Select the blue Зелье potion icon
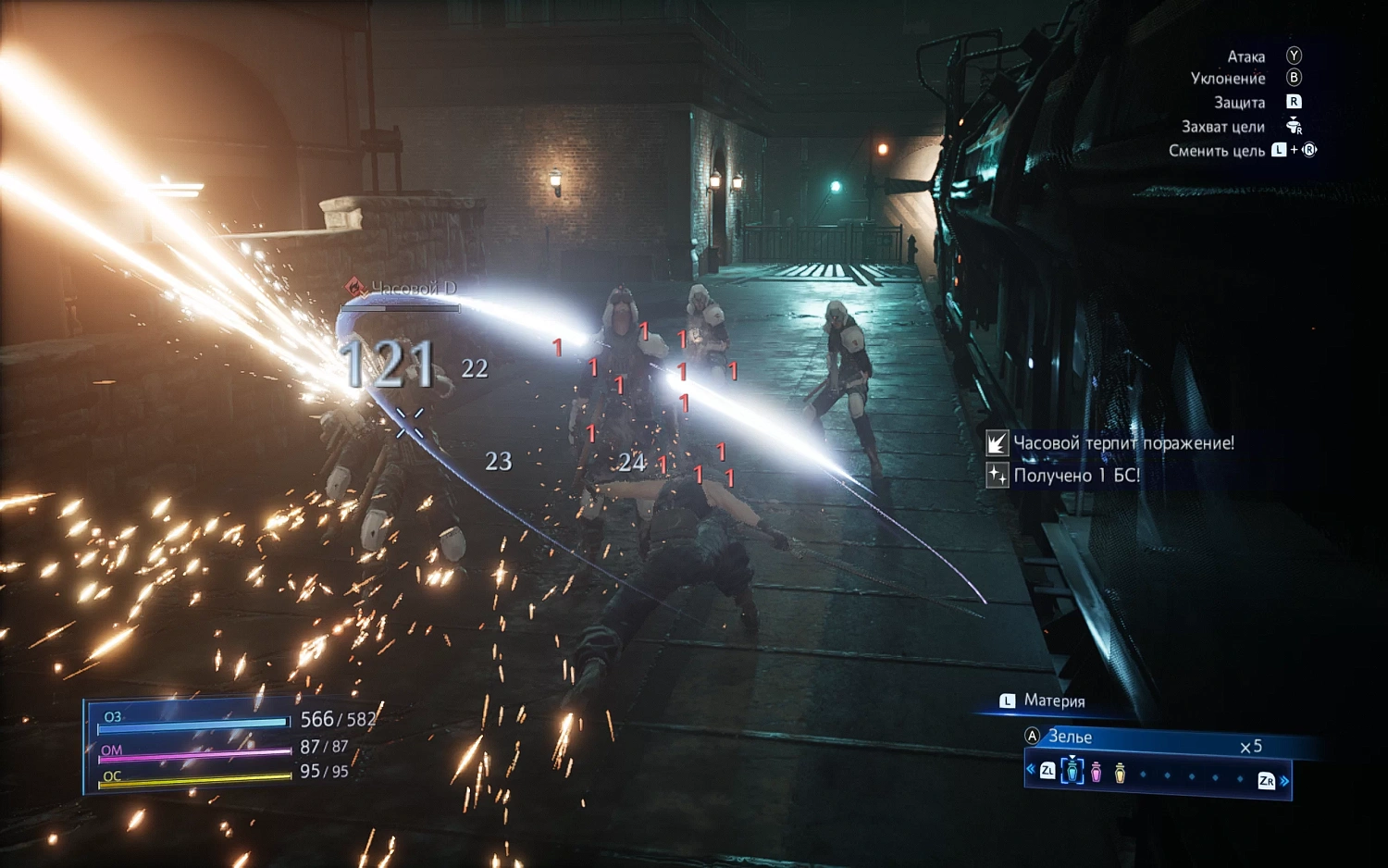The image size is (1388, 868). pyautogui.click(x=1072, y=772)
